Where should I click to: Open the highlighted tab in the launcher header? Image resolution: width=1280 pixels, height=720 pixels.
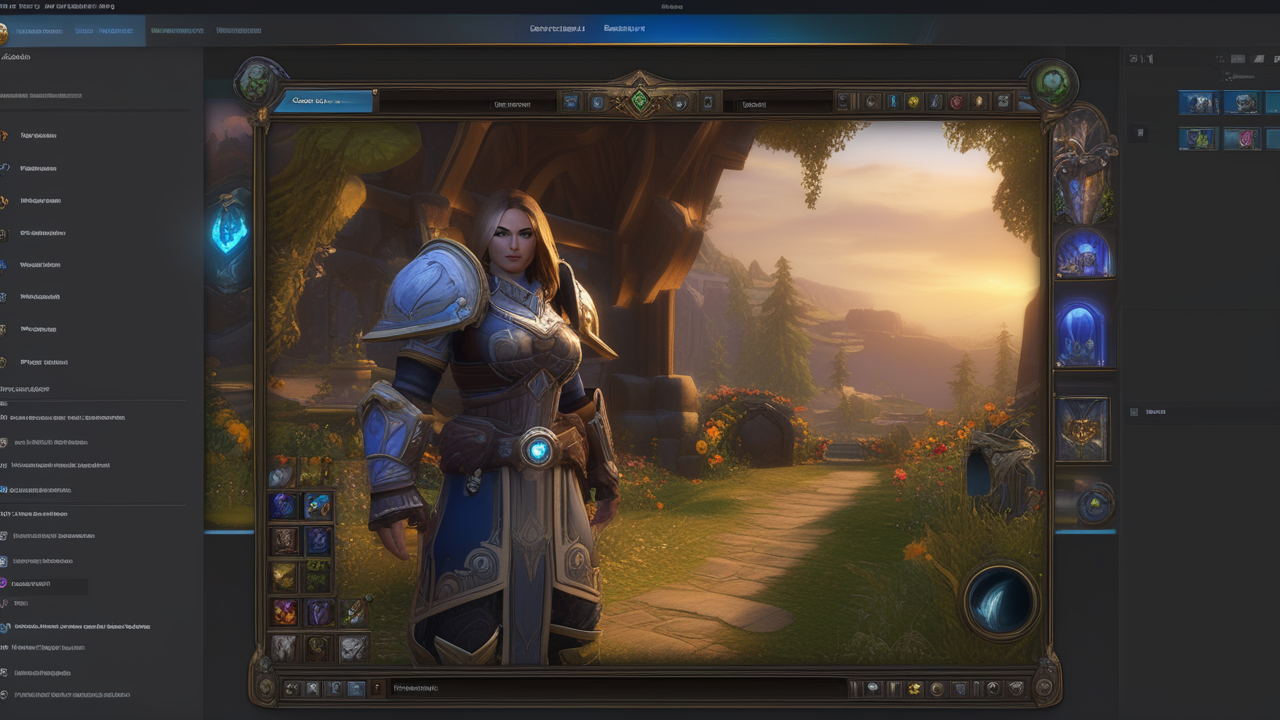point(103,31)
